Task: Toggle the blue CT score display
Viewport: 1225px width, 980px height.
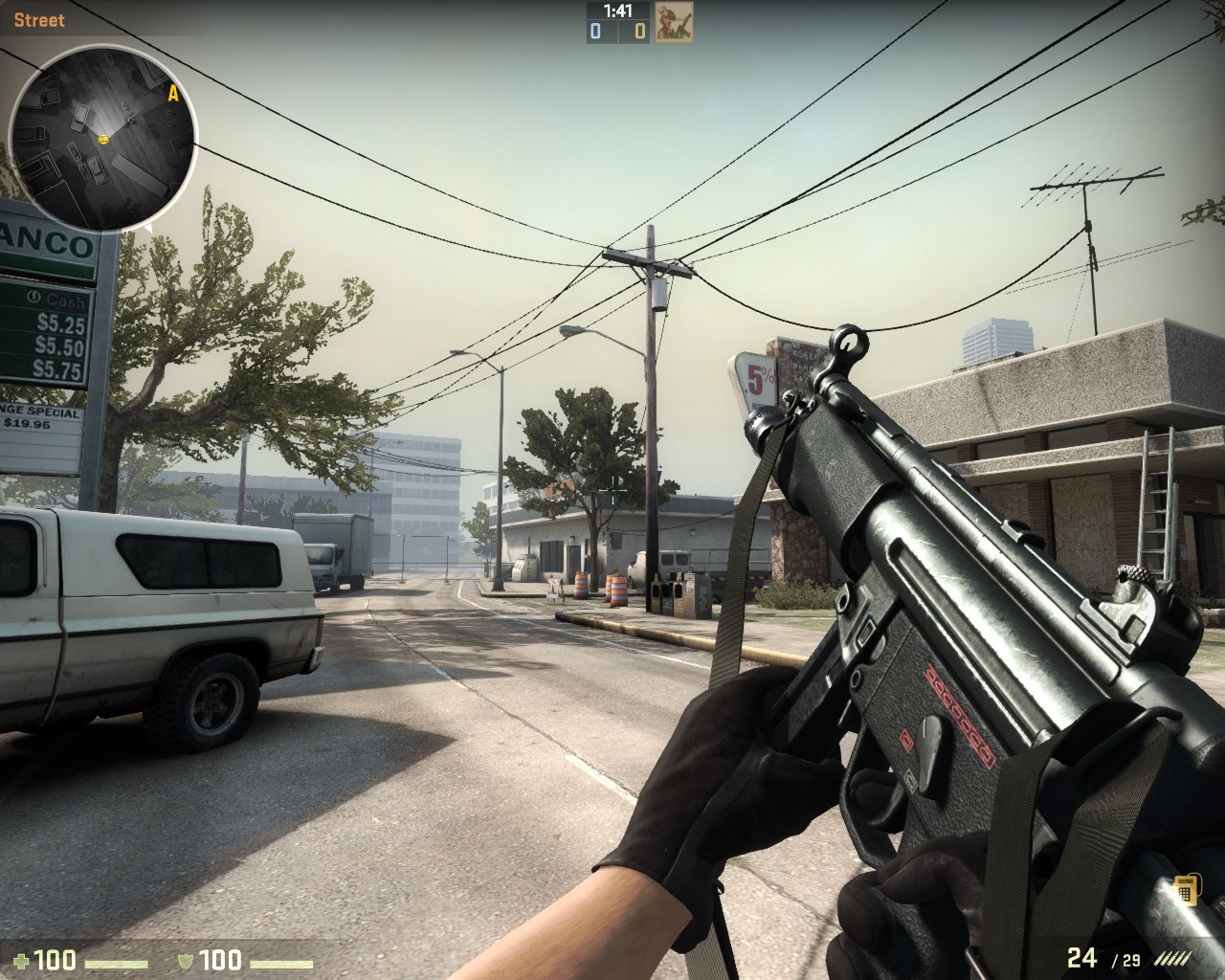Action: point(593,31)
